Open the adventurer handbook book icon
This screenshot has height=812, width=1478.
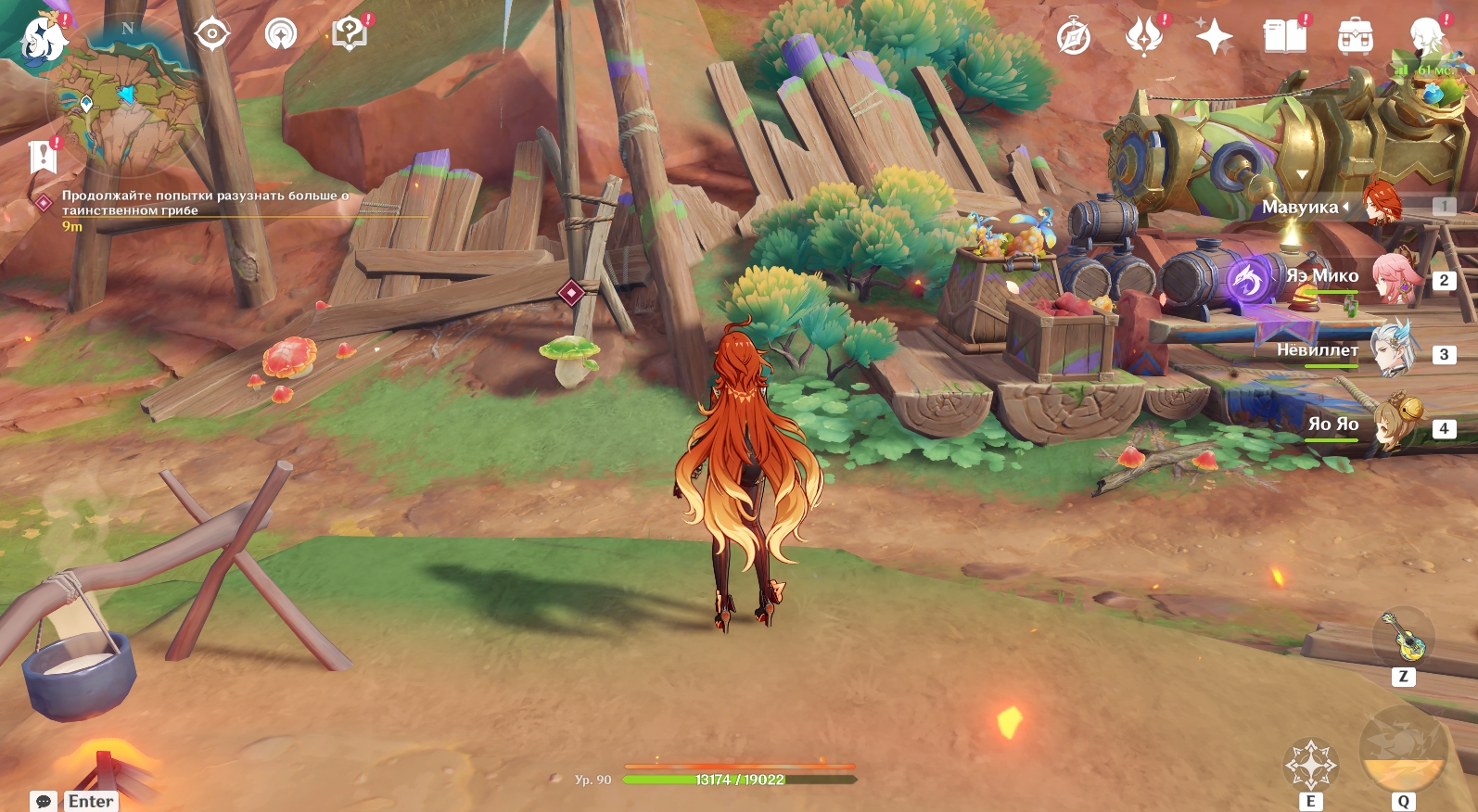(1284, 37)
